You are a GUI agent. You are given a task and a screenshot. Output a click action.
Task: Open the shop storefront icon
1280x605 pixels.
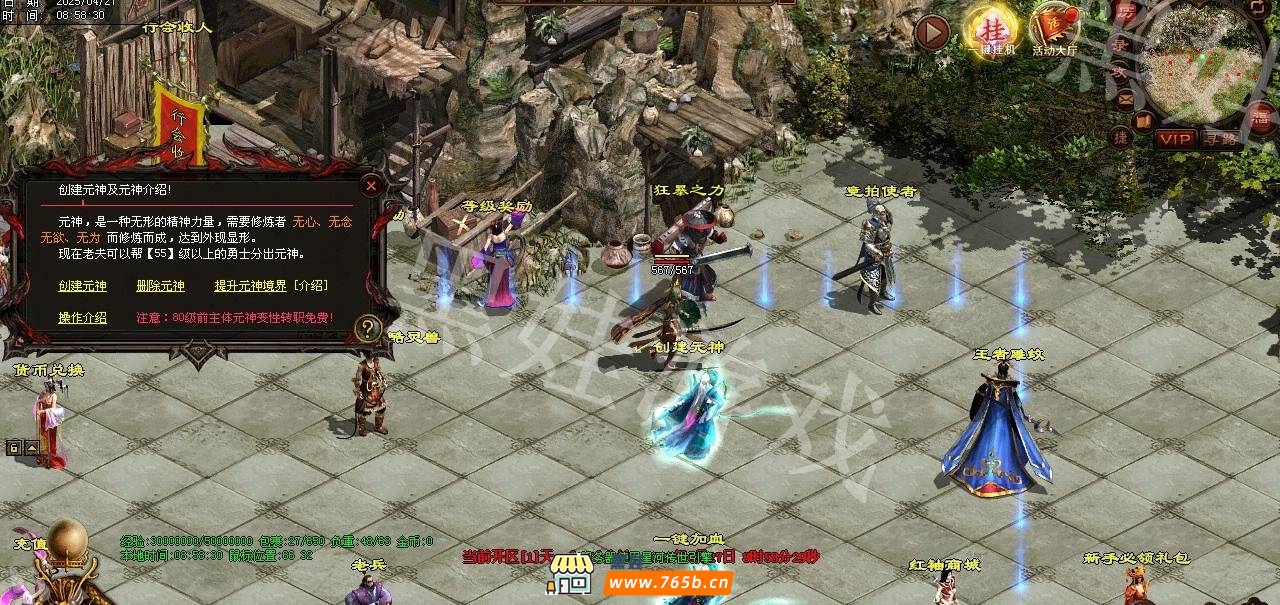pos(572,574)
